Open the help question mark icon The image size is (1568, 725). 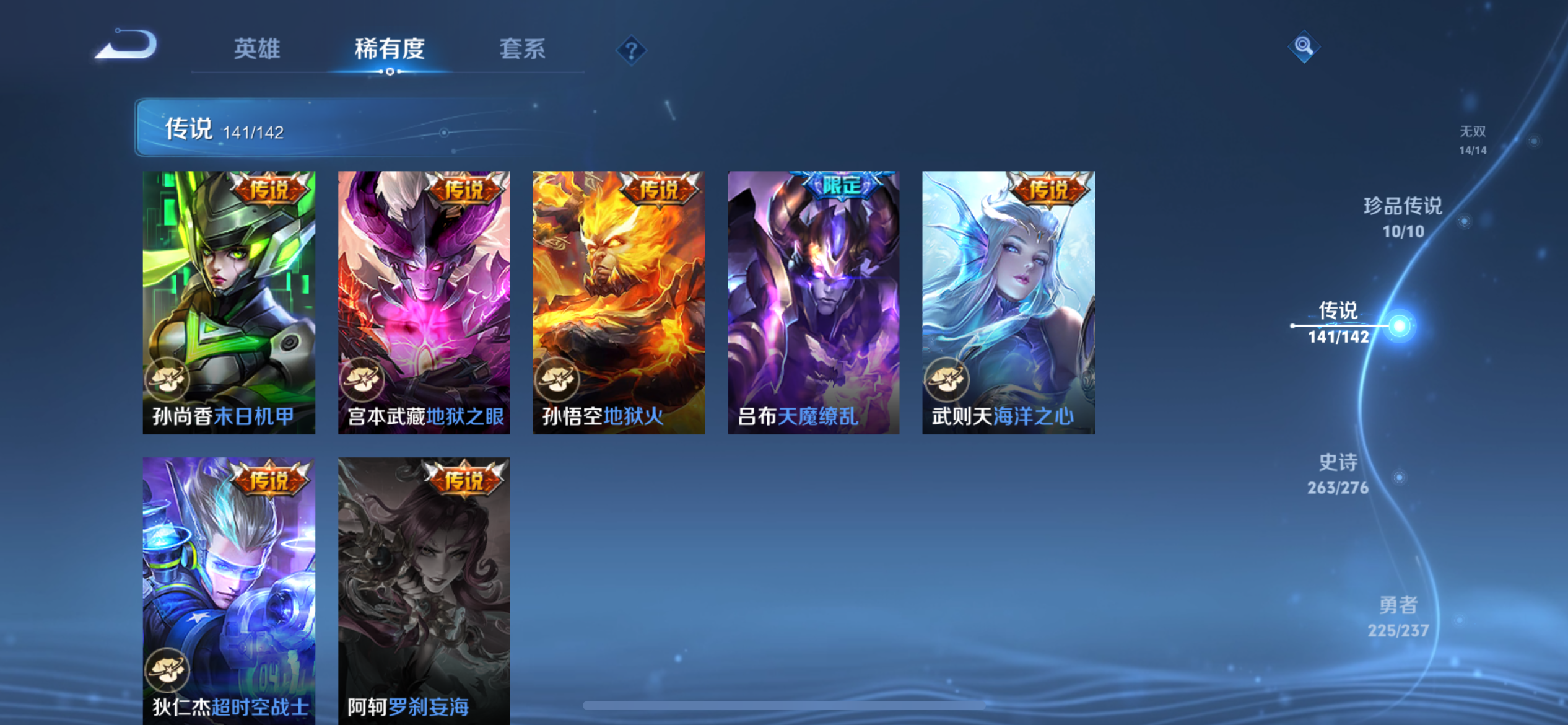(x=630, y=50)
